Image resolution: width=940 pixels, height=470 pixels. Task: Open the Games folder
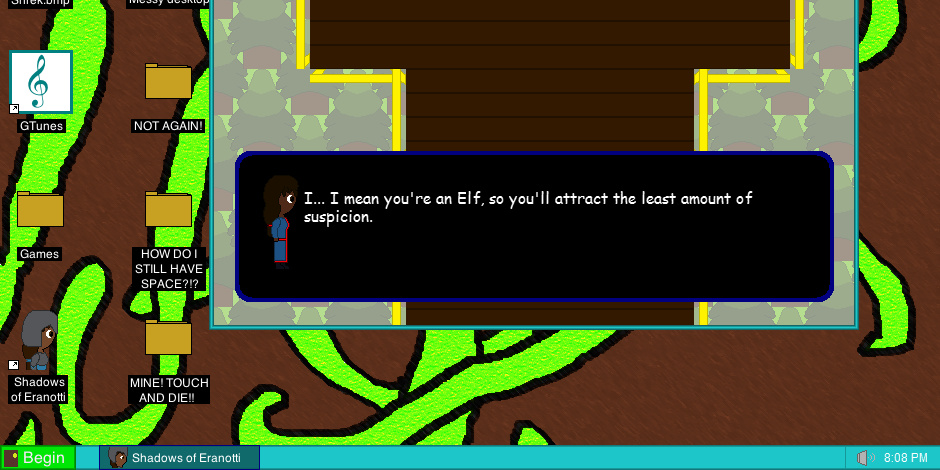(40, 210)
